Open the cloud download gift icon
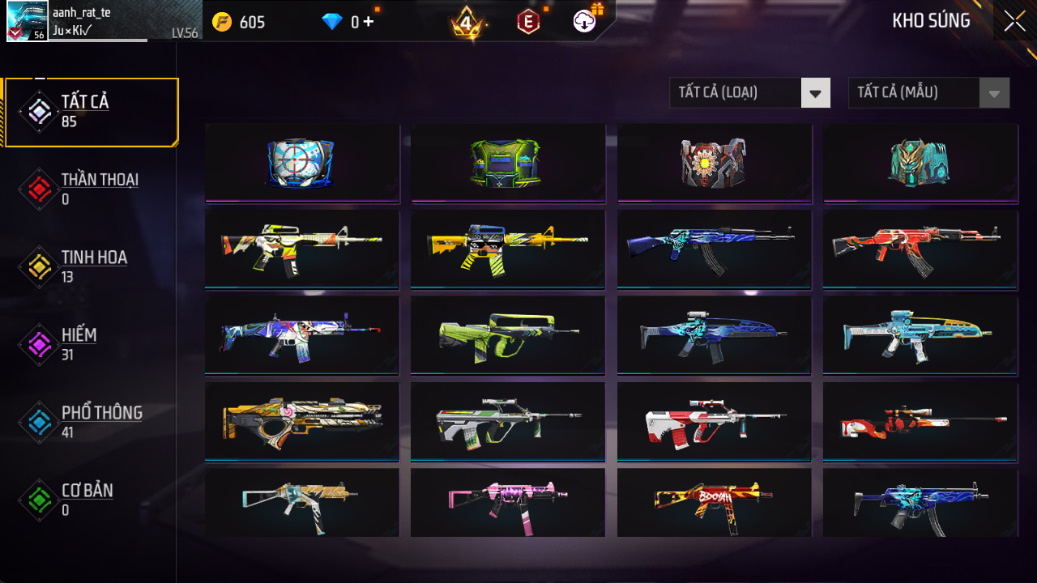The height and width of the screenshot is (583, 1037). [x=585, y=20]
